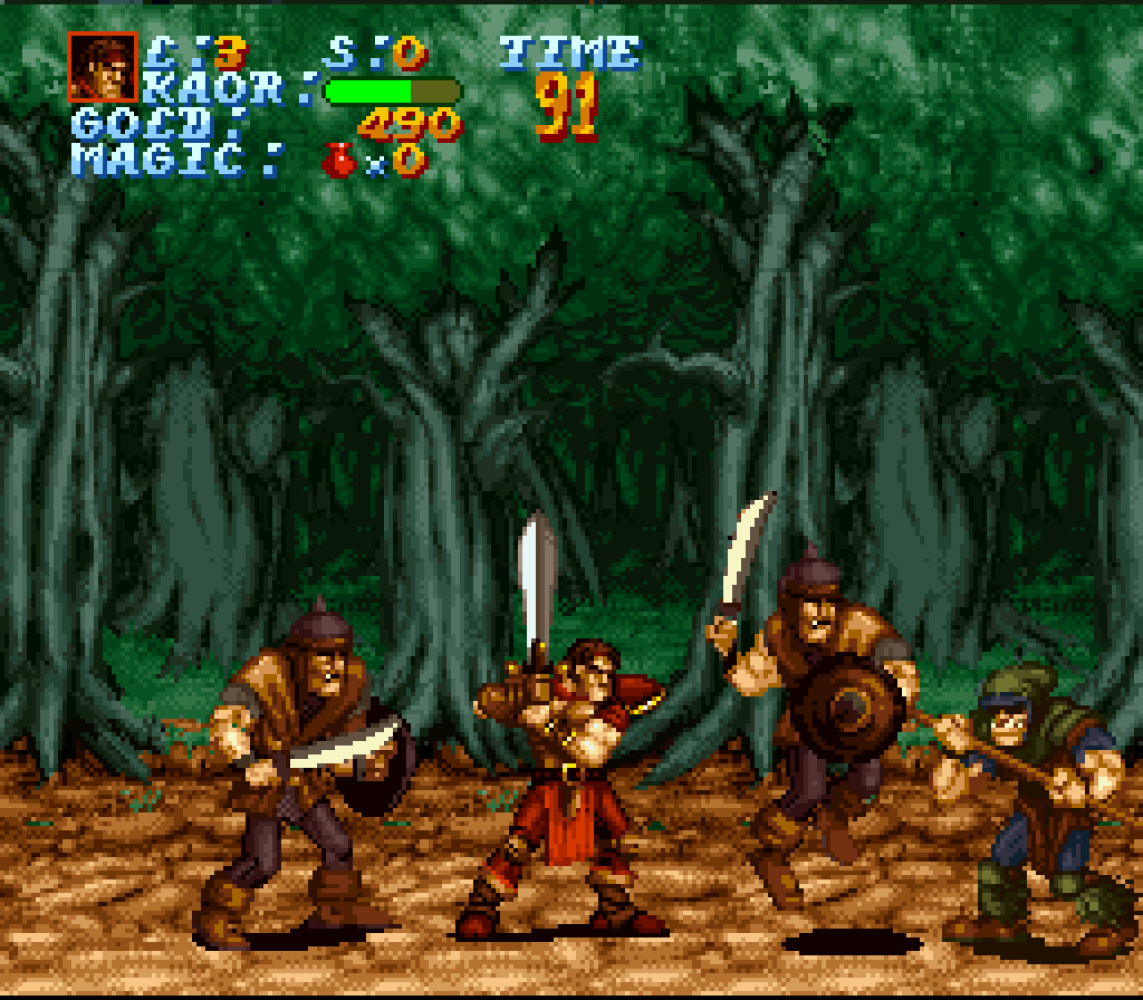
Task: Select the red magic potion icon
Action: point(338,160)
